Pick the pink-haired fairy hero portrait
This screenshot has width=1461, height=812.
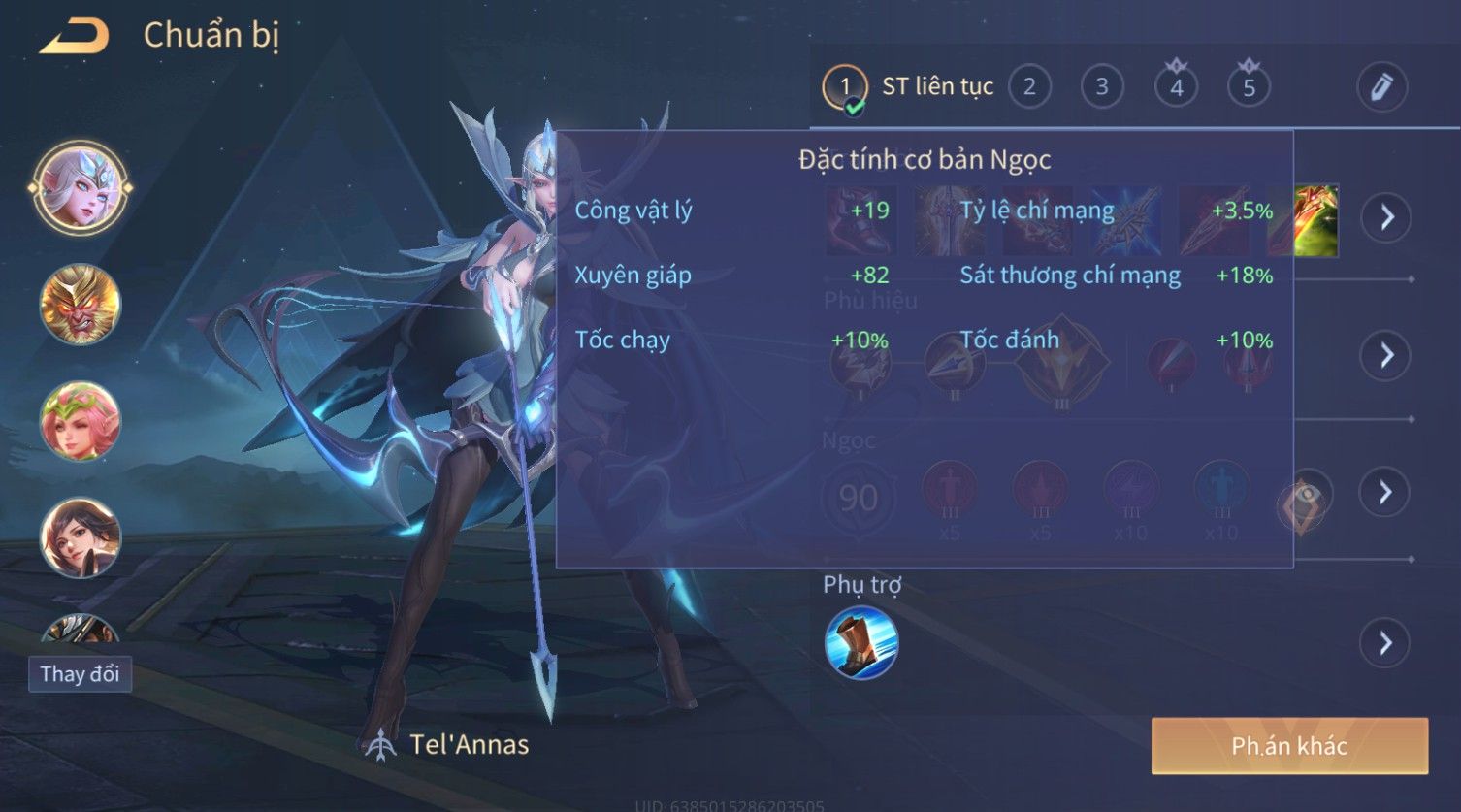coord(81,421)
